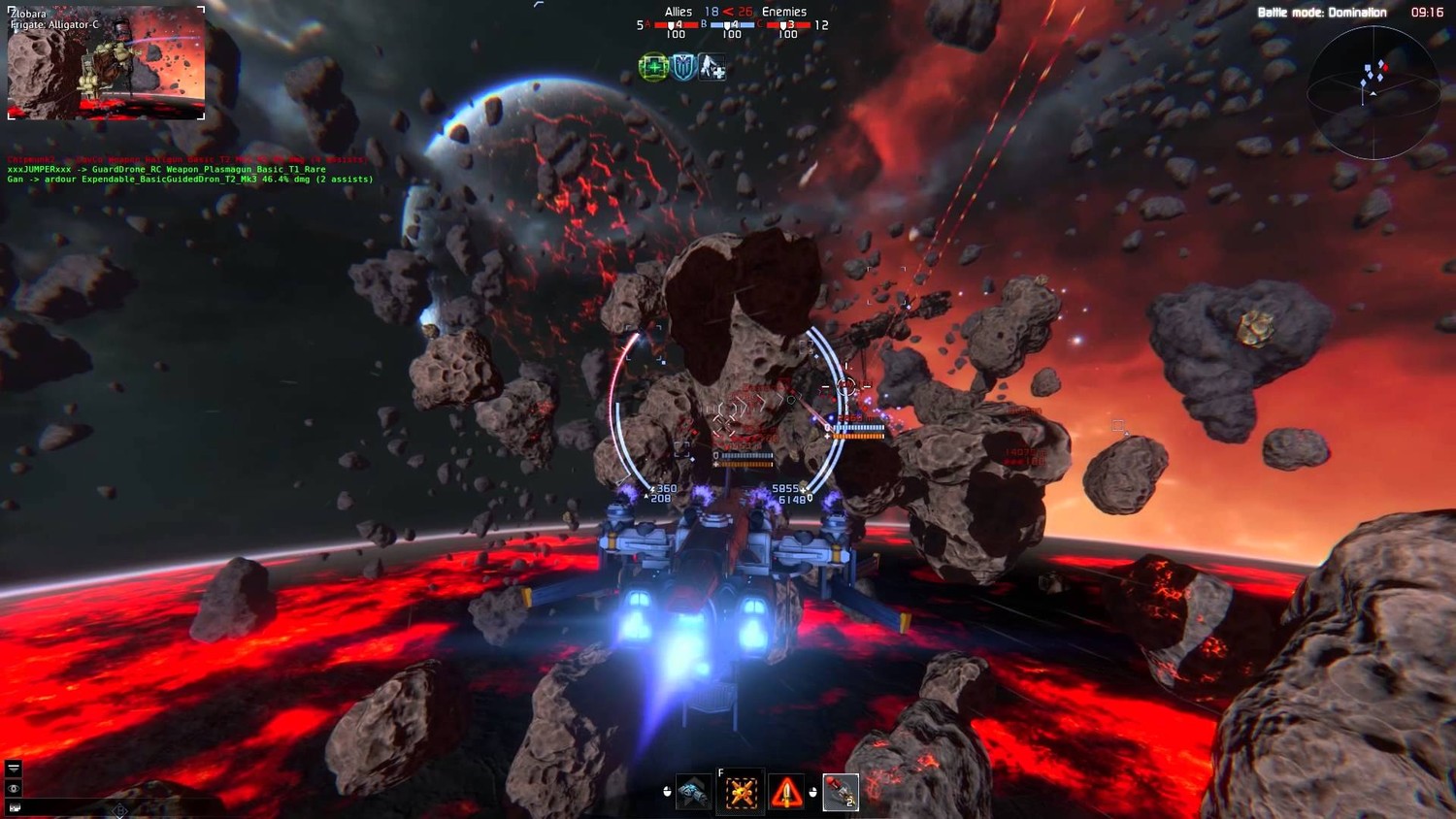The image size is (1456, 819).
Task: Collapse the chat with the down-arrow button
Action: 14,768
